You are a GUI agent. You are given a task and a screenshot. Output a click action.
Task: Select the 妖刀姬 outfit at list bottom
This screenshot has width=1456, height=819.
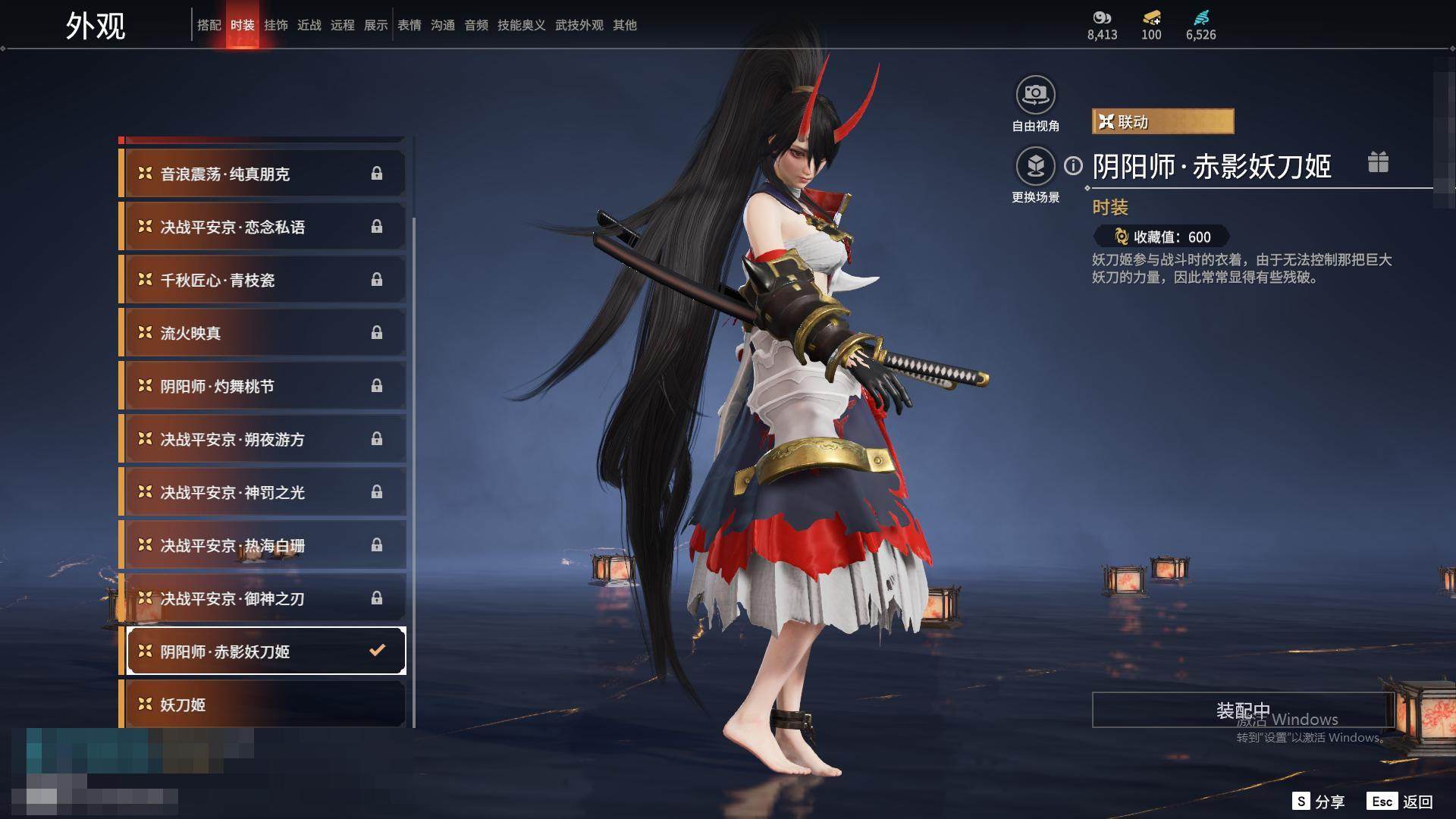[262, 704]
